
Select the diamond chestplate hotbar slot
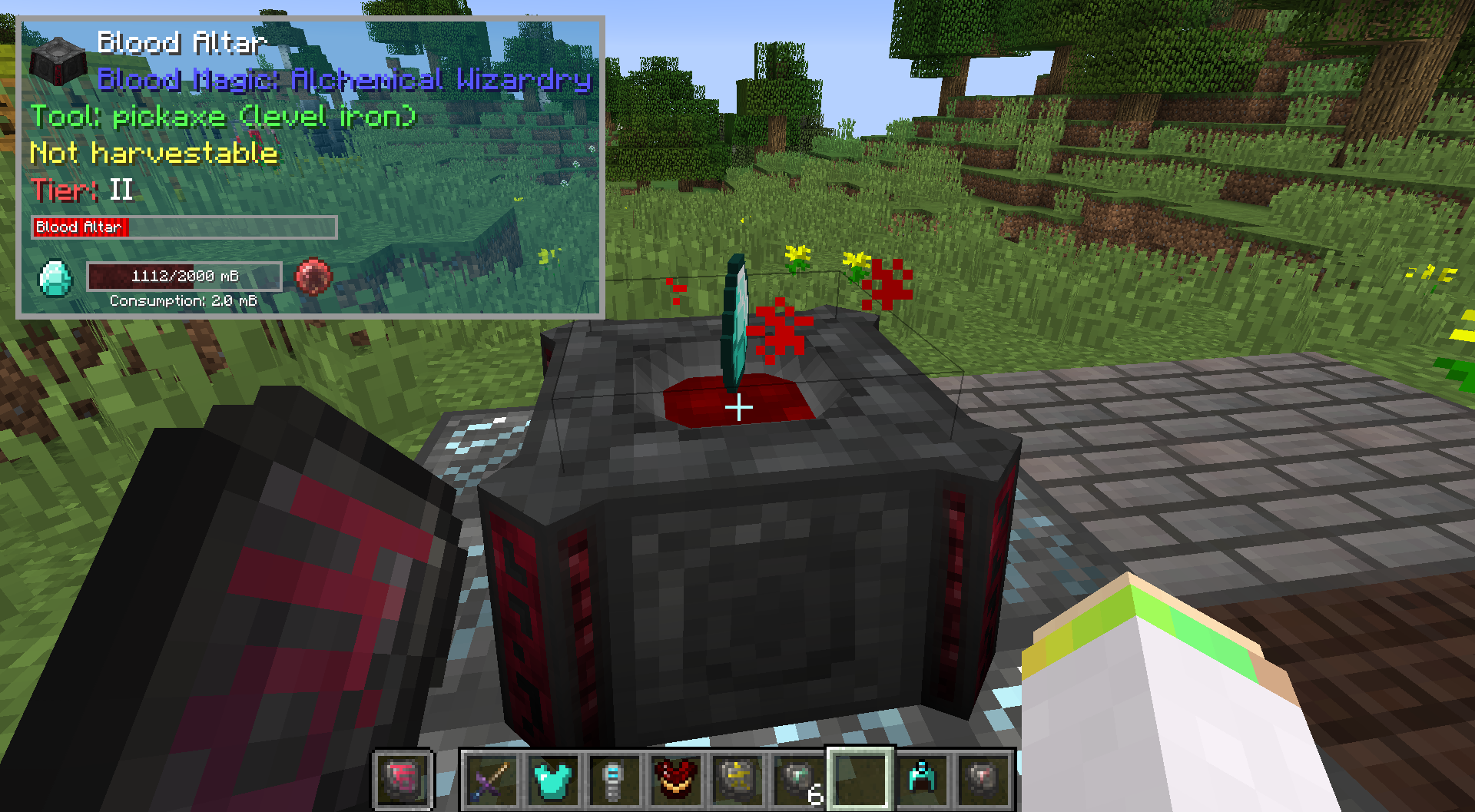(553, 780)
